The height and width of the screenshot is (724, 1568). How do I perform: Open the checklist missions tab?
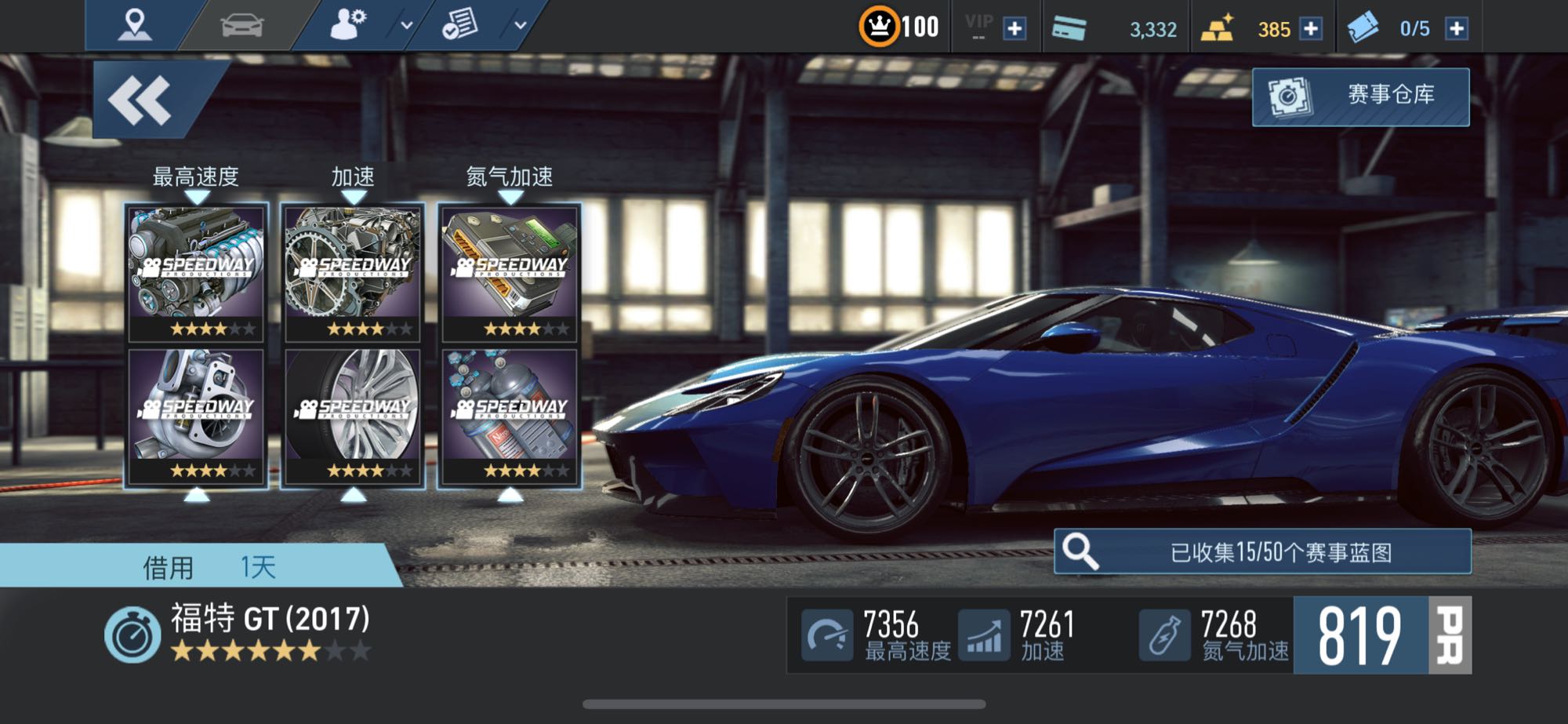tap(459, 25)
